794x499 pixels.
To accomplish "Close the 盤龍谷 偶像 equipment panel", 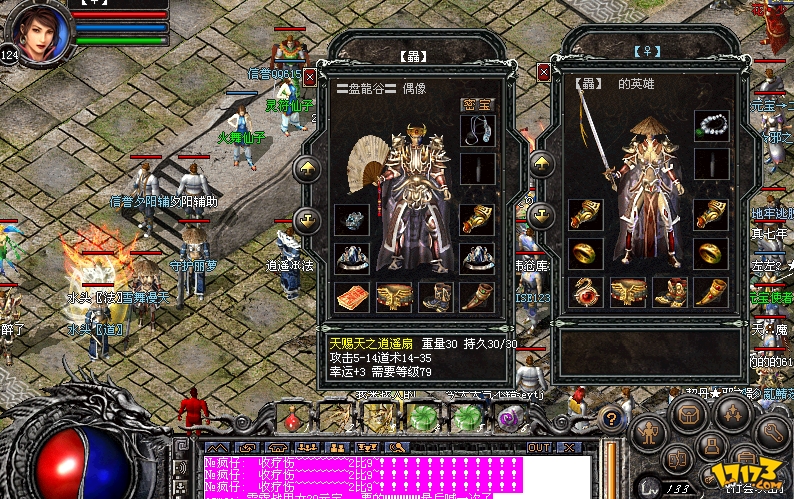I will click(x=310, y=76).
